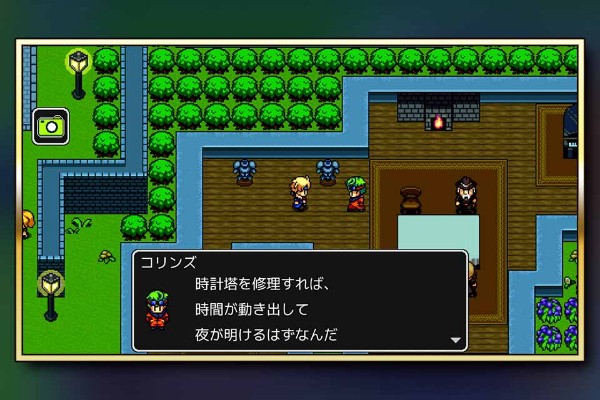Screen dimensions: 600x400
Task: Advance dialogue with the down arrow
Action: 456,340
